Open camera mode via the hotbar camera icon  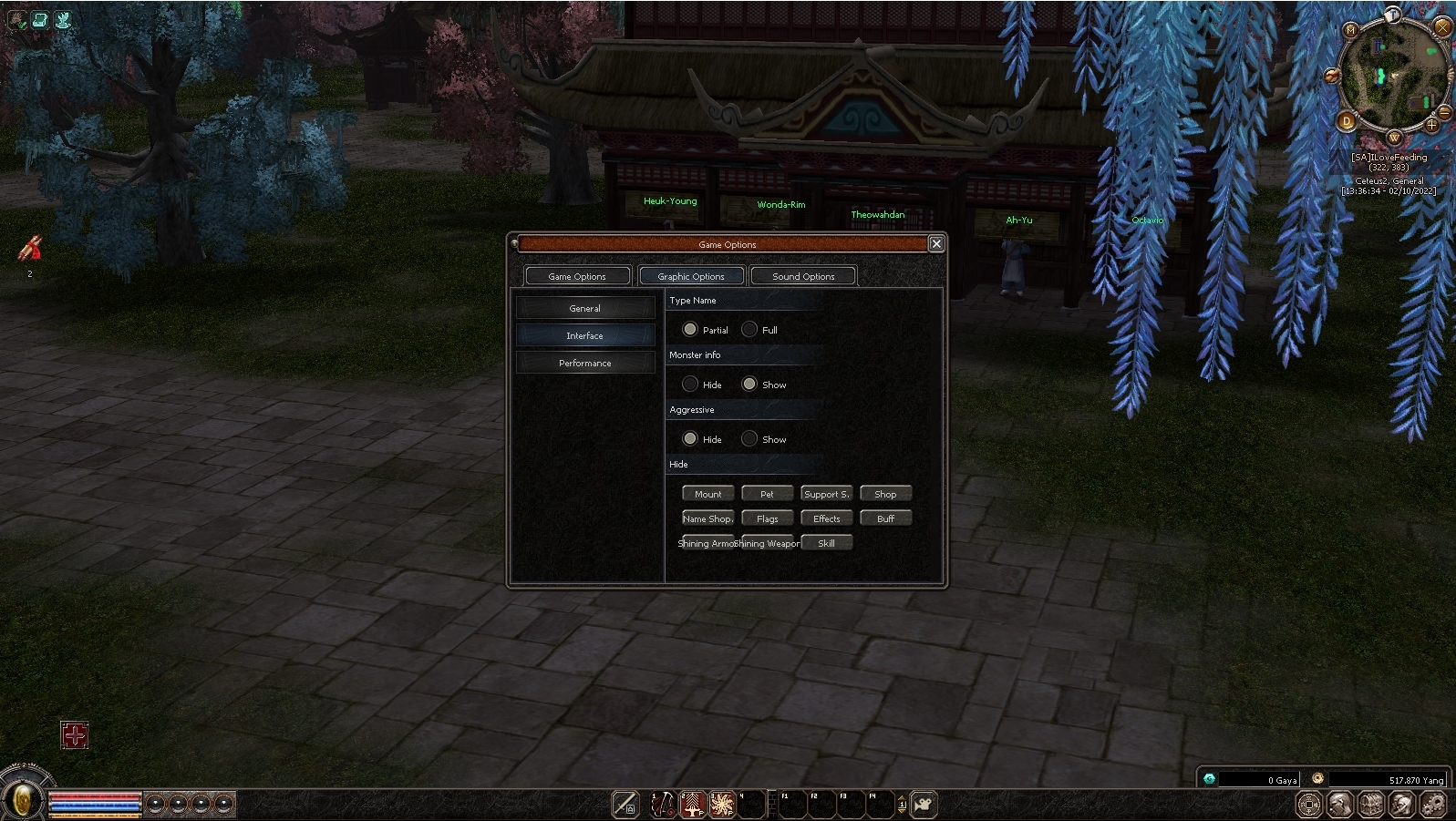(x=922, y=804)
